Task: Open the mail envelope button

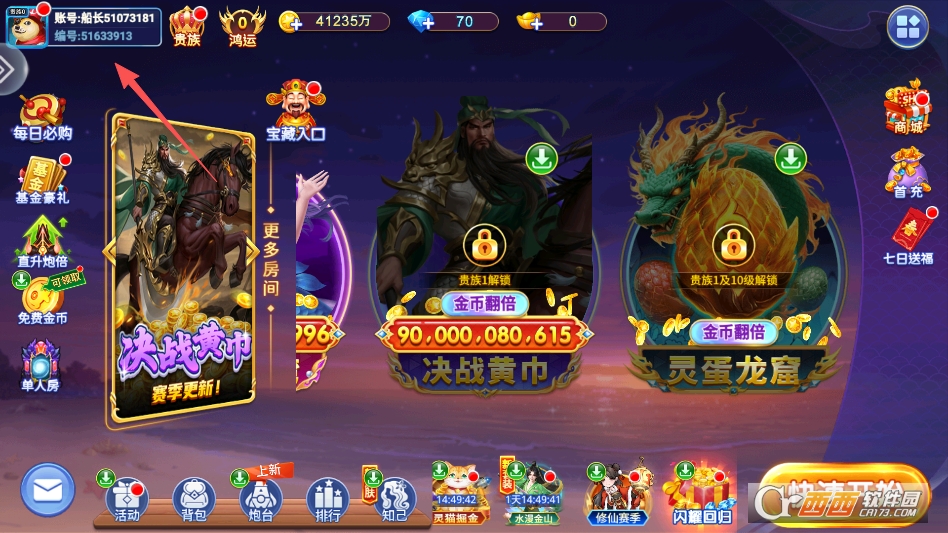Action: tap(48, 491)
